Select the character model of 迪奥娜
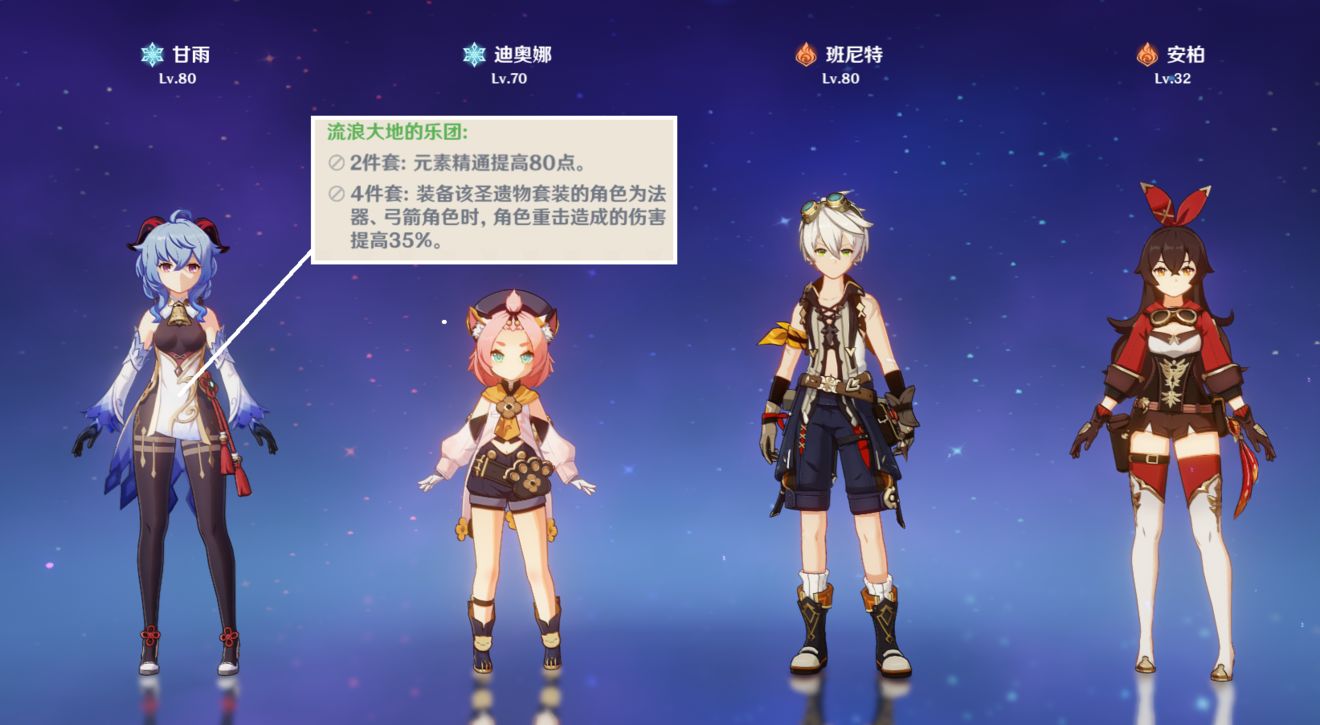 pos(510,450)
